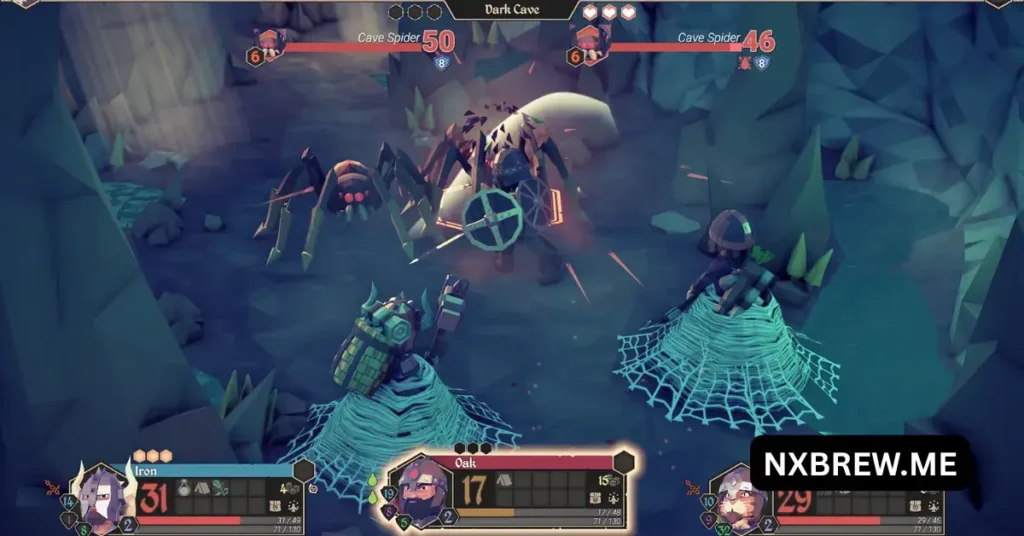The height and width of the screenshot is (536, 1024).
Task: Select Oak's bearded hero portrait
Action: 419,491
